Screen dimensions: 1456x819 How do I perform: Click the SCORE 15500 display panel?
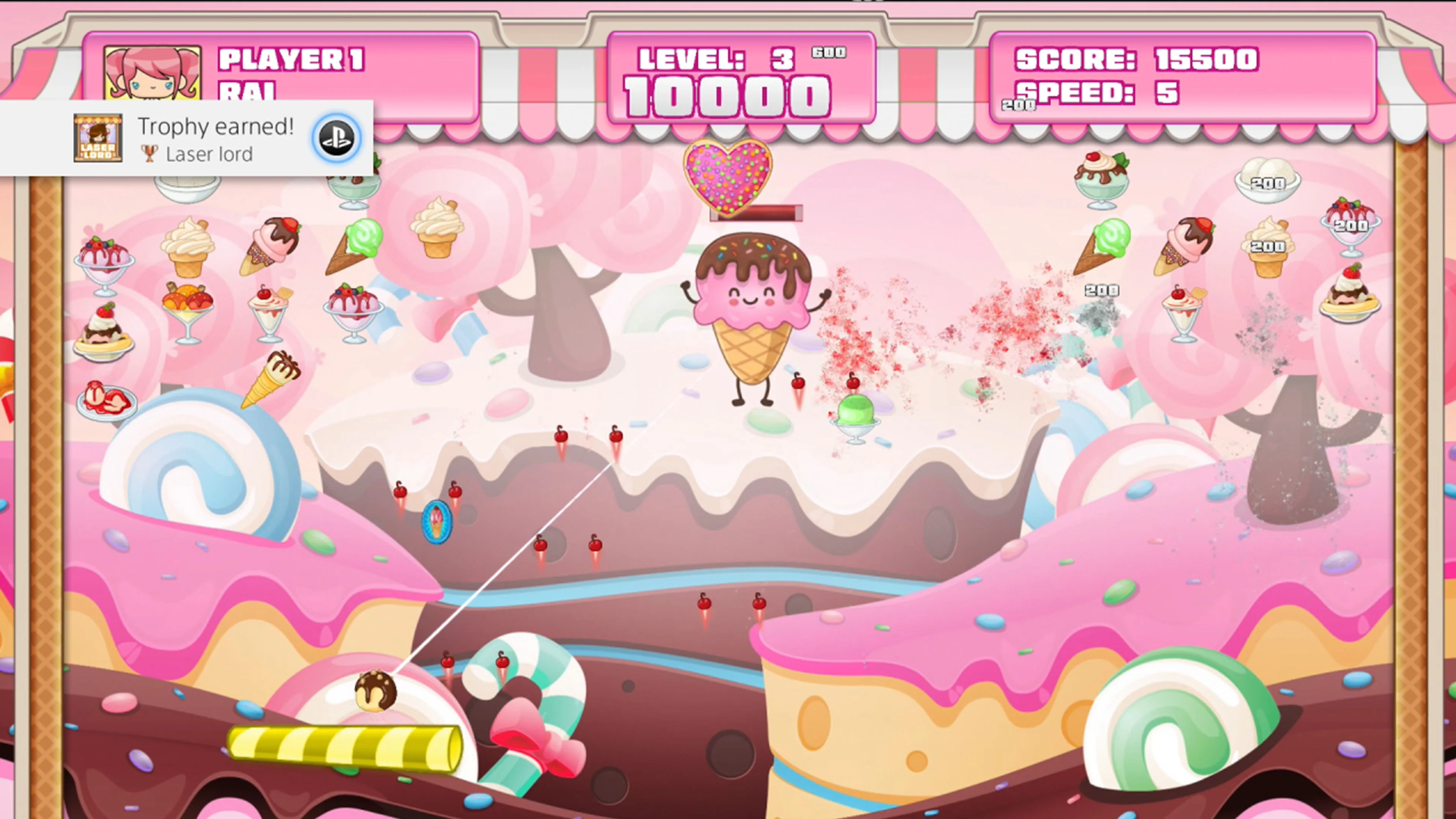click(x=1136, y=60)
